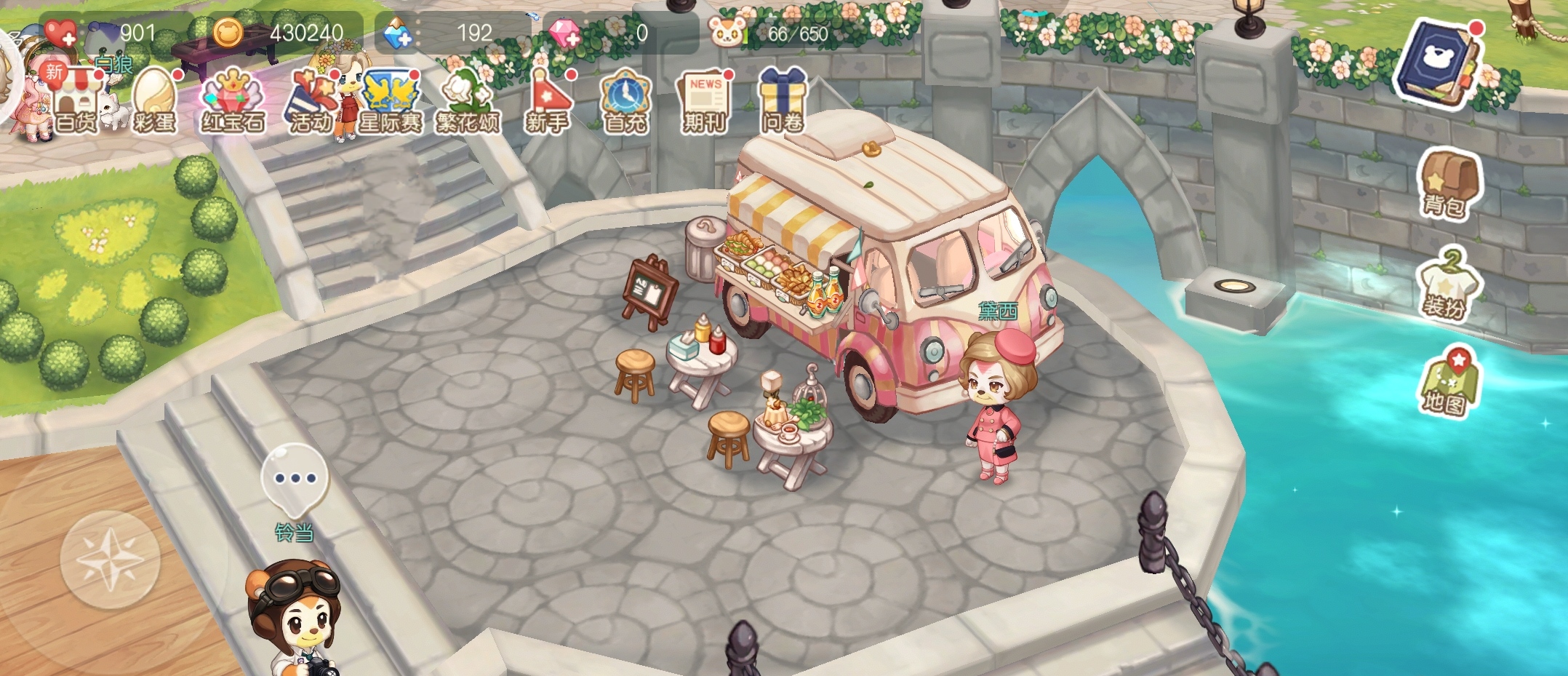
Task: Open the 彩蛋 egg event
Action: [x=154, y=102]
